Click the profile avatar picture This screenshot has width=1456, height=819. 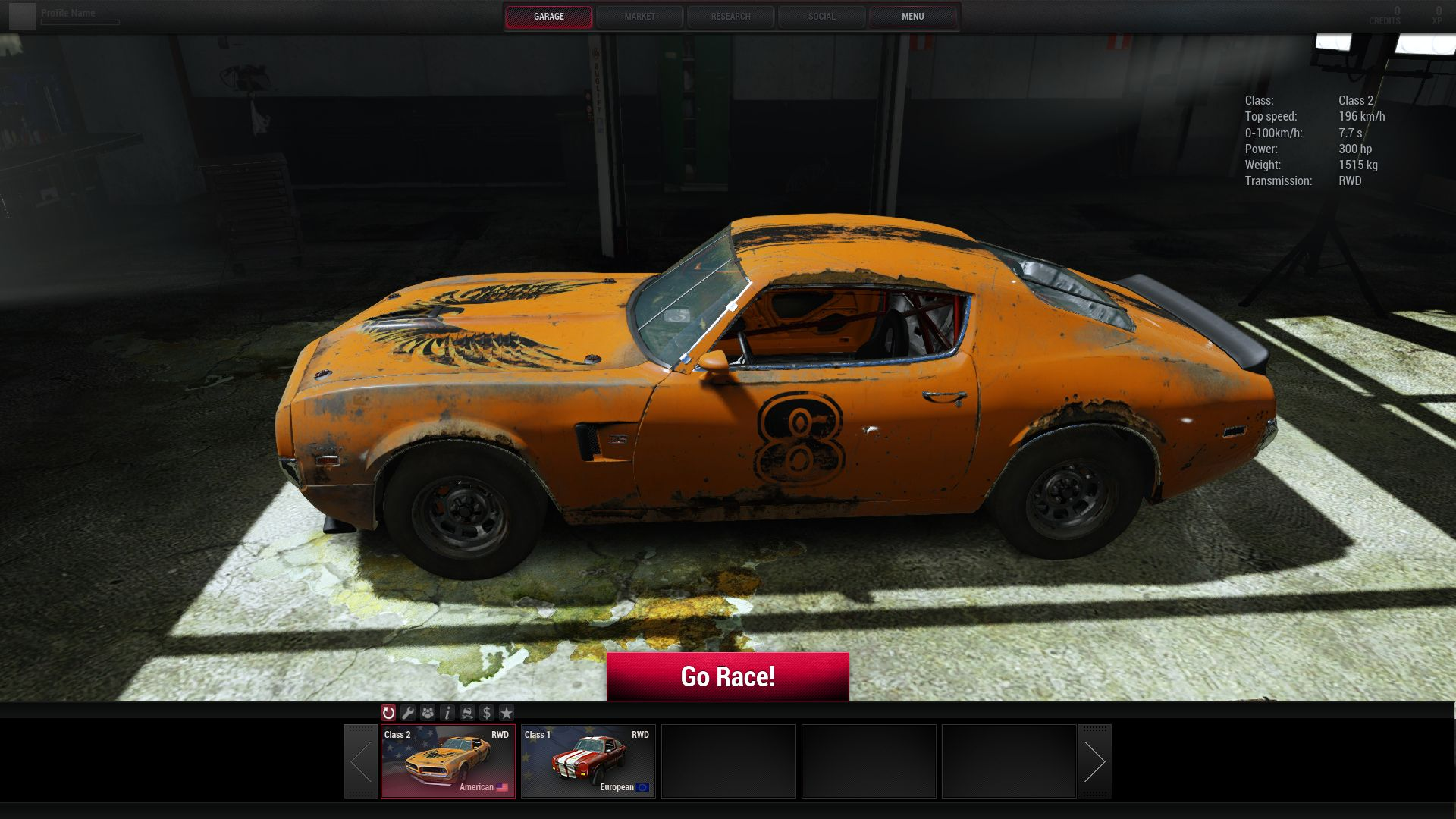23,16
